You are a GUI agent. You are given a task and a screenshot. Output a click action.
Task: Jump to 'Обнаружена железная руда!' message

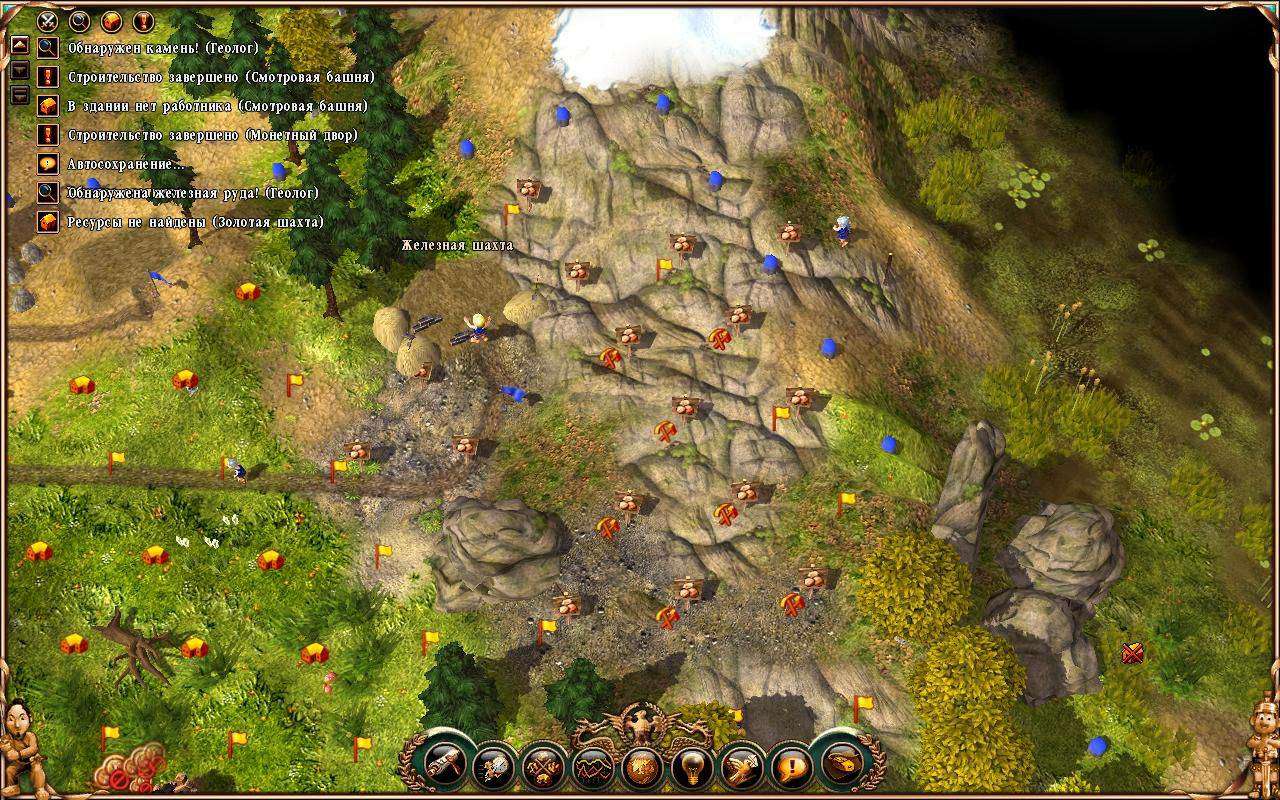click(193, 192)
